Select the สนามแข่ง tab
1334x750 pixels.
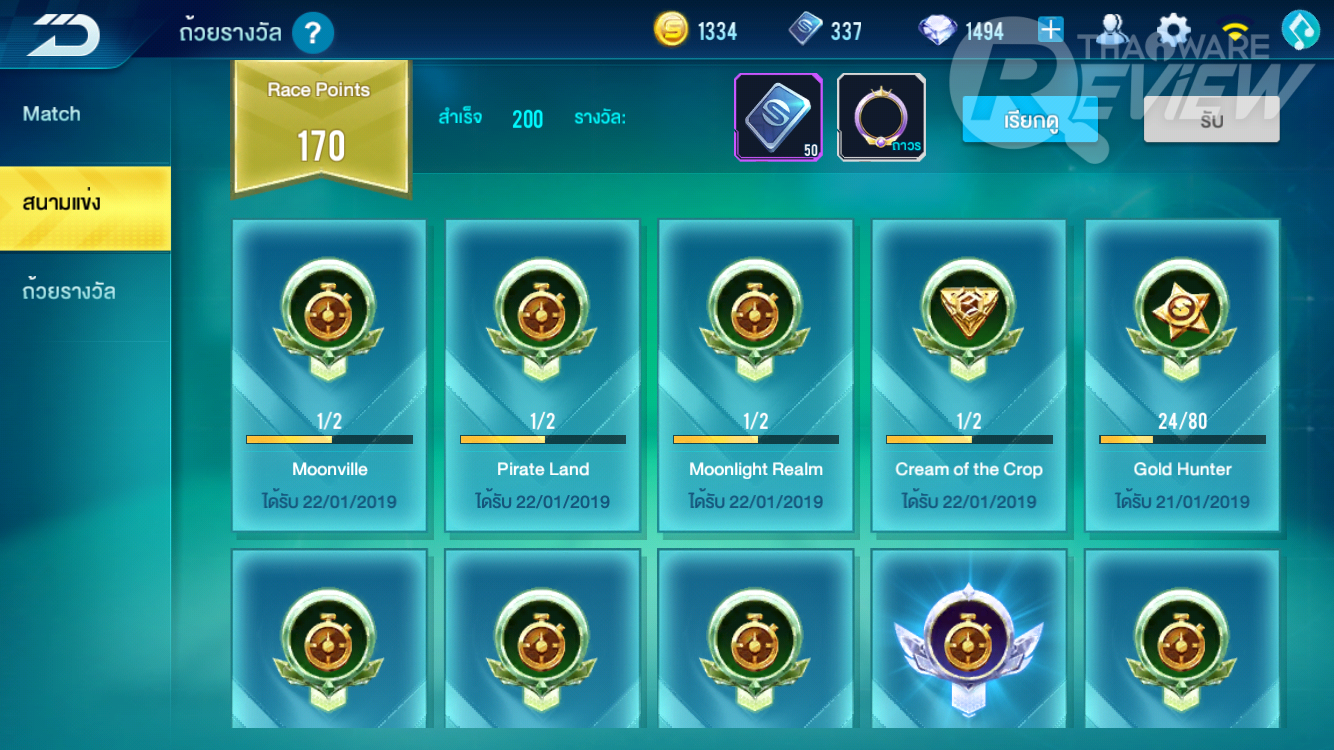(62, 204)
